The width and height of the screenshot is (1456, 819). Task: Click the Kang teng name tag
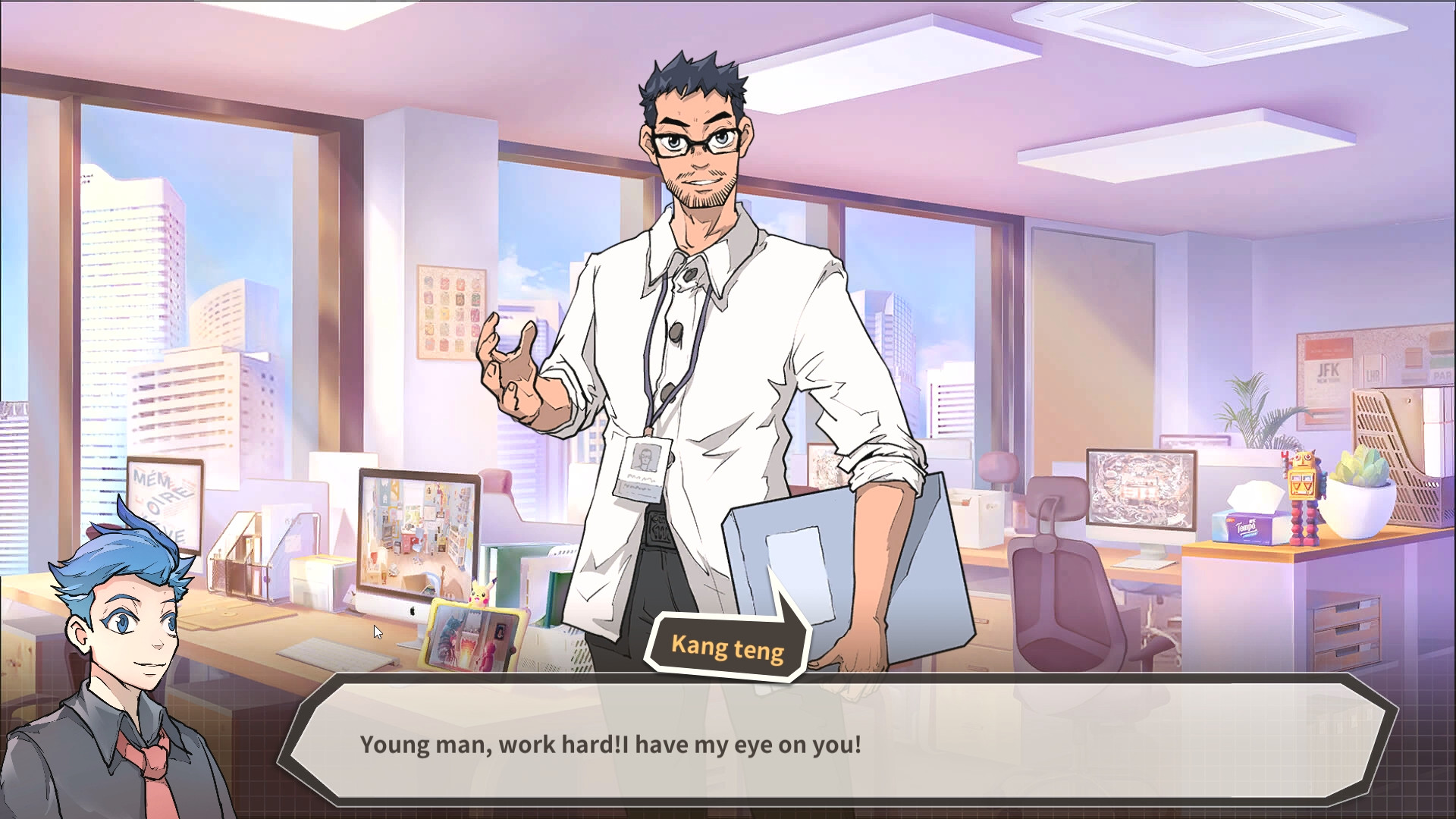[x=726, y=647]
